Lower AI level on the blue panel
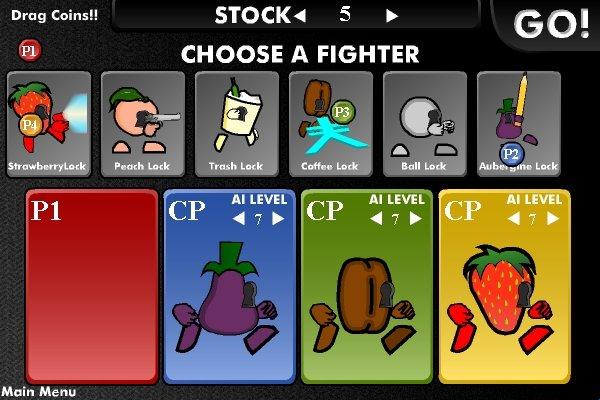Image resolution: width=600 pixels, height=400 pixels. tap(240, 219)
